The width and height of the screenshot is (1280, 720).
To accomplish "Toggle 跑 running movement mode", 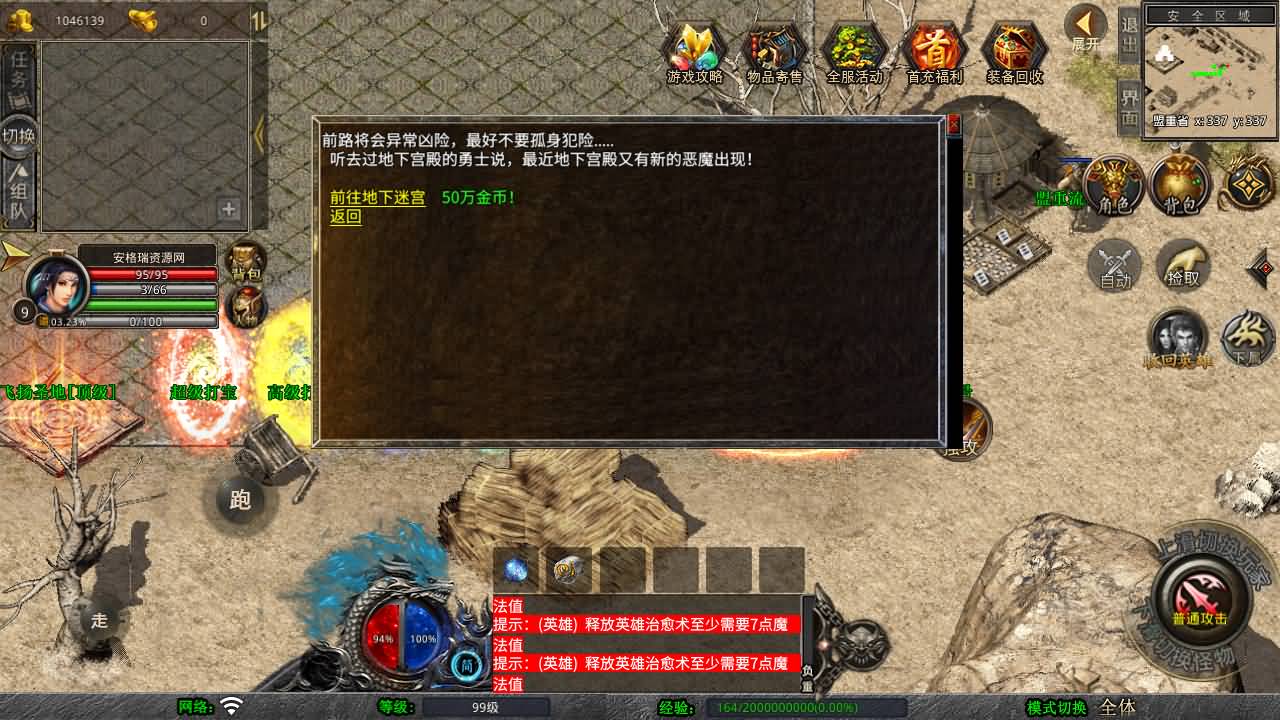I will coord(240,500).
